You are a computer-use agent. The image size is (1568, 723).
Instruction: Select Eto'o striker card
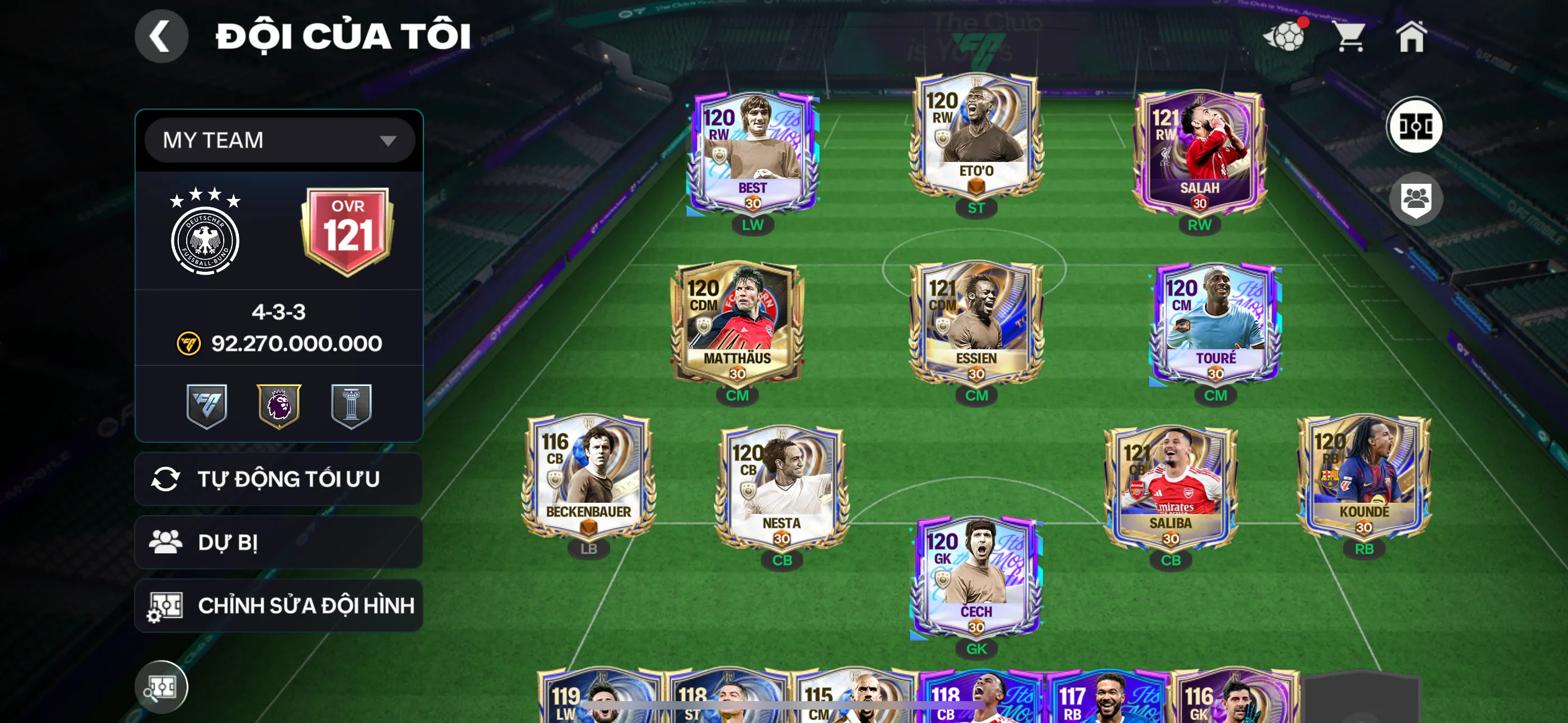(x=976, y=137)
